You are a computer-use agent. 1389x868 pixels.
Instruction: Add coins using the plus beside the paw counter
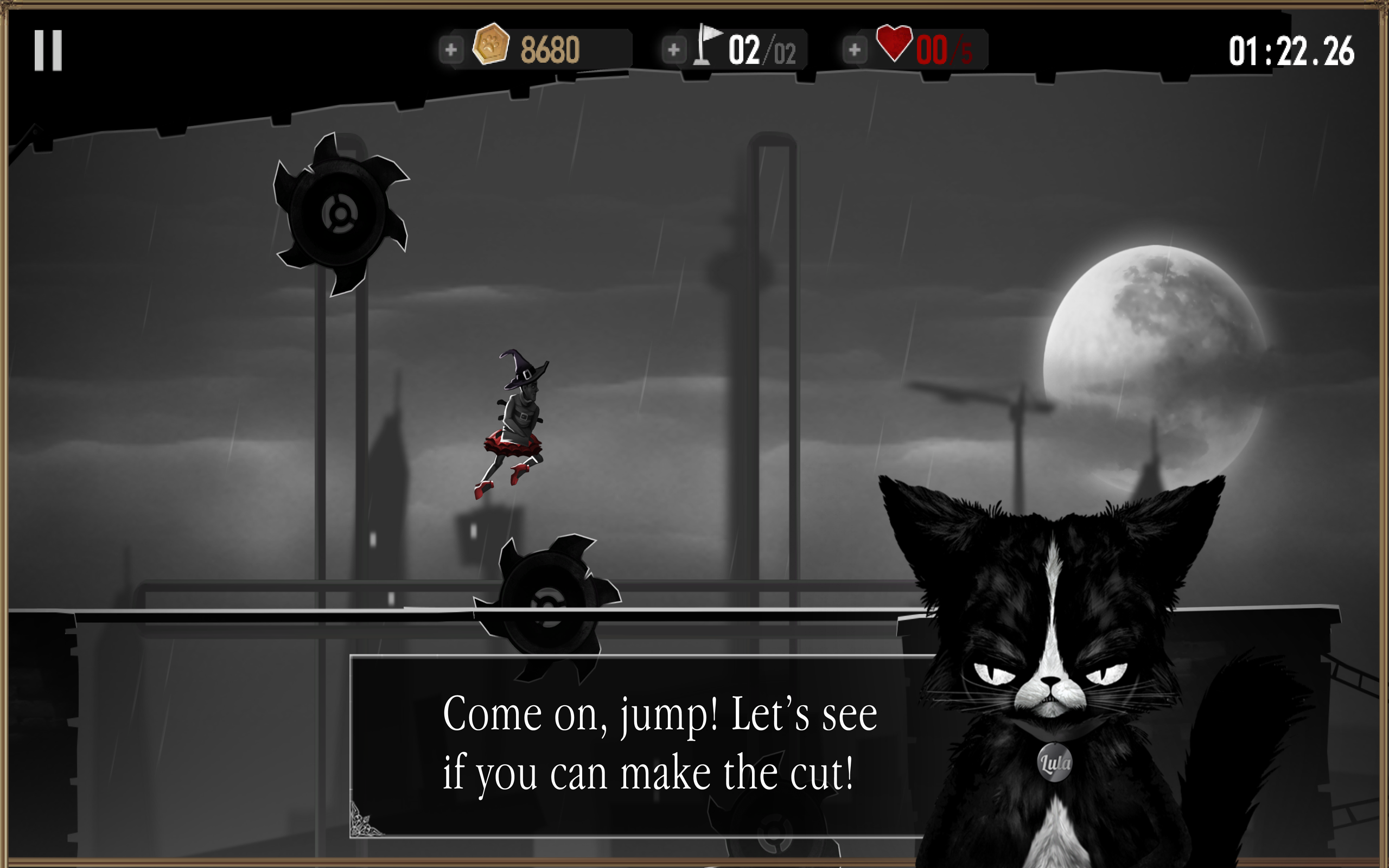[452, 49]
